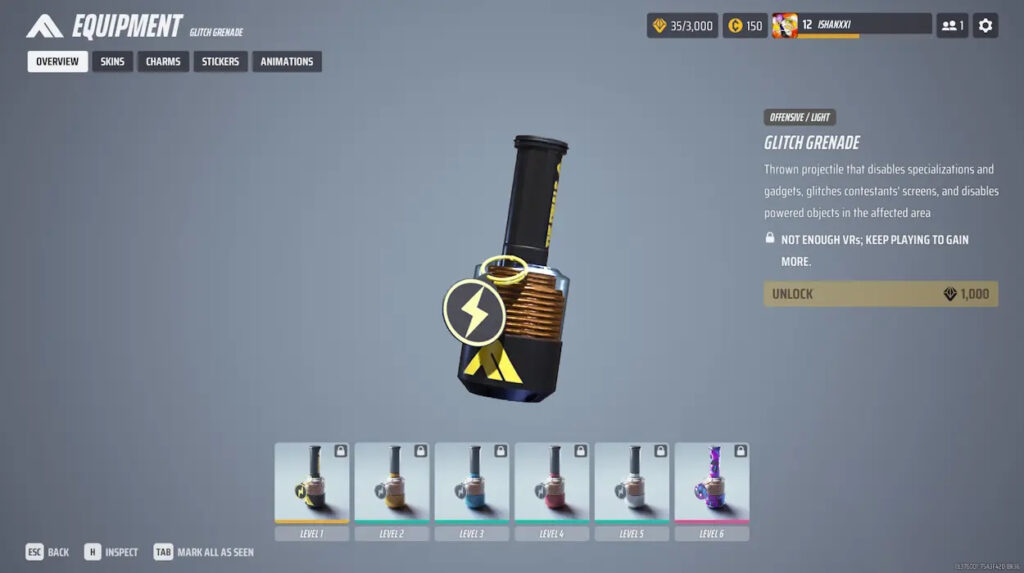The image size is (1024, 573).
Task: Choose the Level 2 yellow skin thumbnail
Action: [392, 483]
